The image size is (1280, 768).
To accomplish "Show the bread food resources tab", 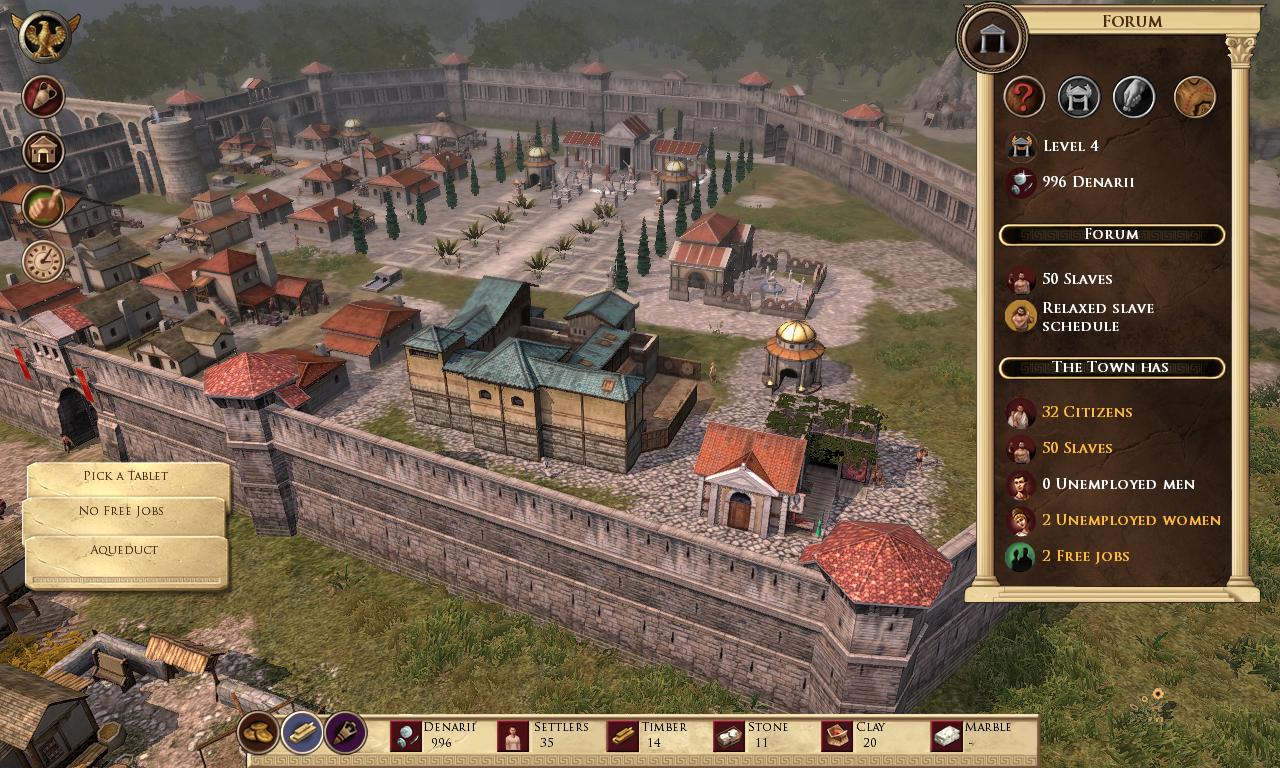I will pos(260,734).
